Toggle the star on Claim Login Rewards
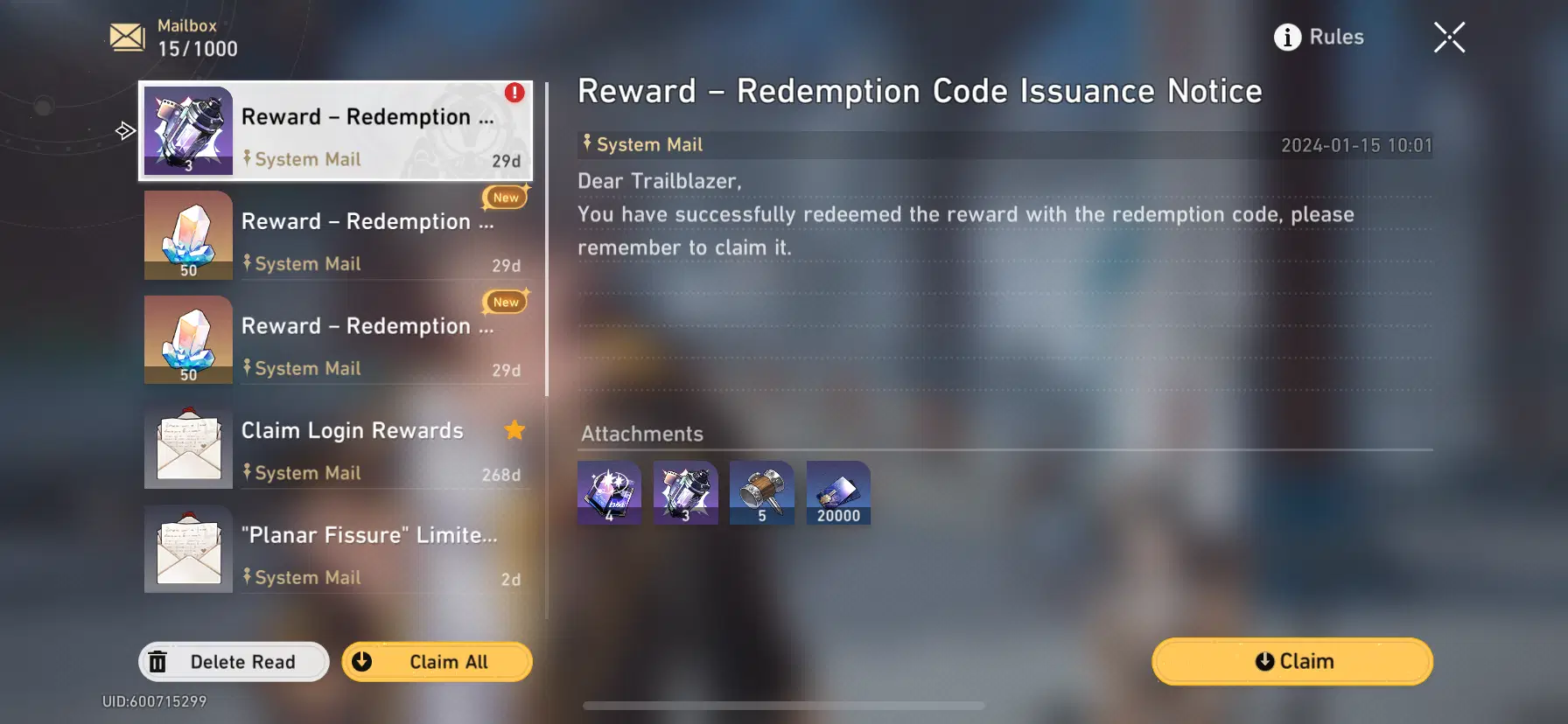Screen dimensions: 1568x724 pos(514,430)
